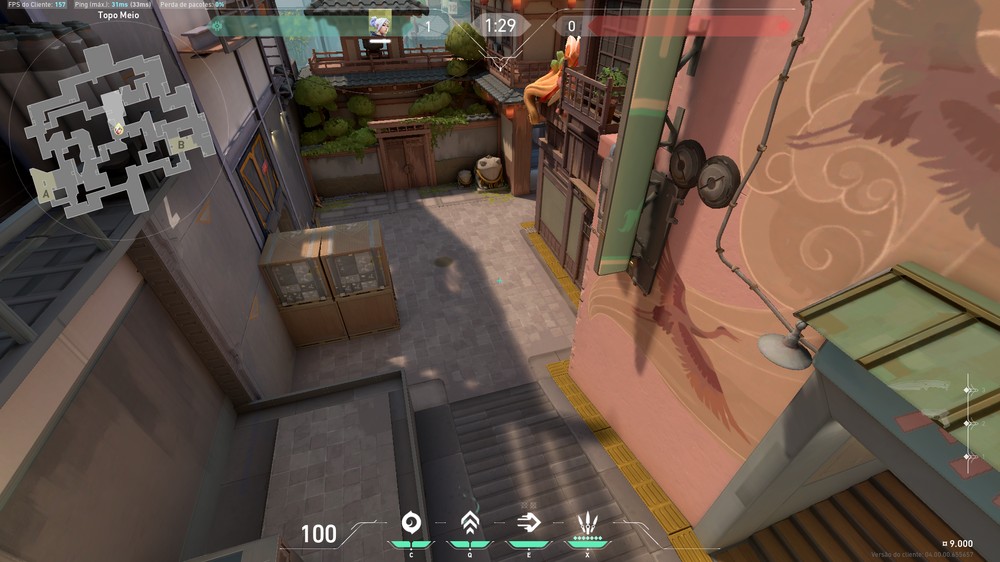
Task: Open the gear icon beside the team bar
Action: (x=218, y=26)
